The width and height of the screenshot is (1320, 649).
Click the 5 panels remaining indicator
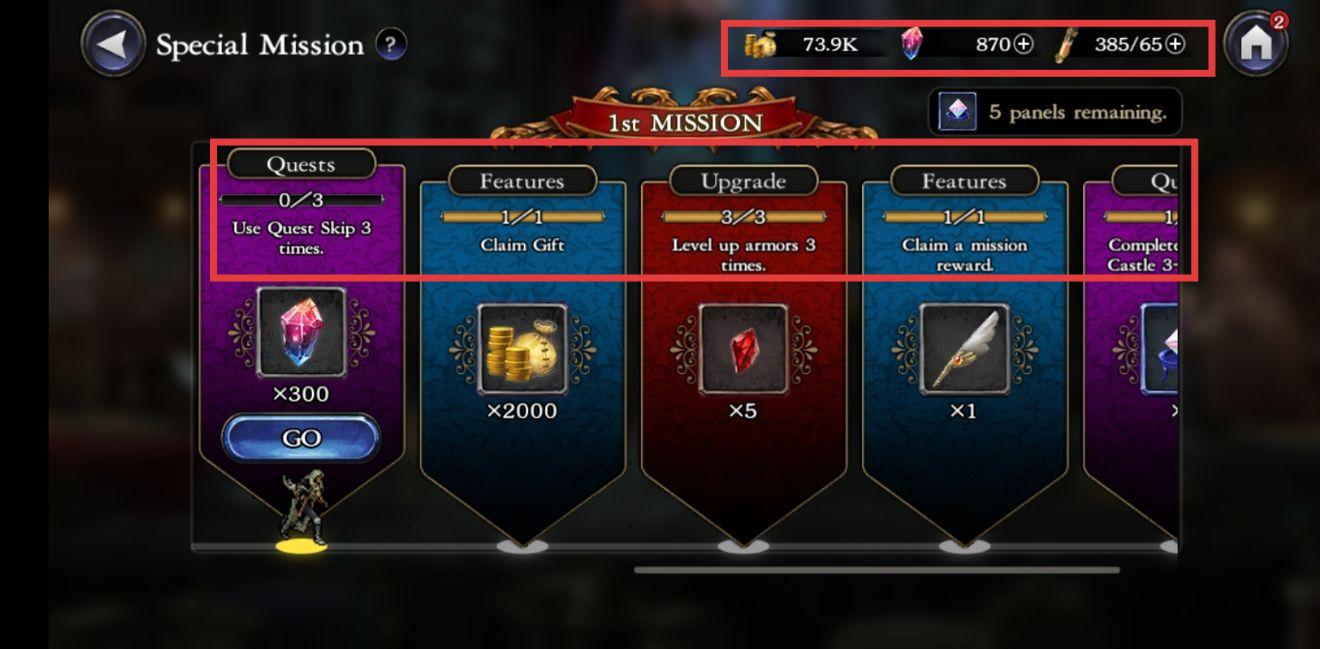(x=1055, y=112)
